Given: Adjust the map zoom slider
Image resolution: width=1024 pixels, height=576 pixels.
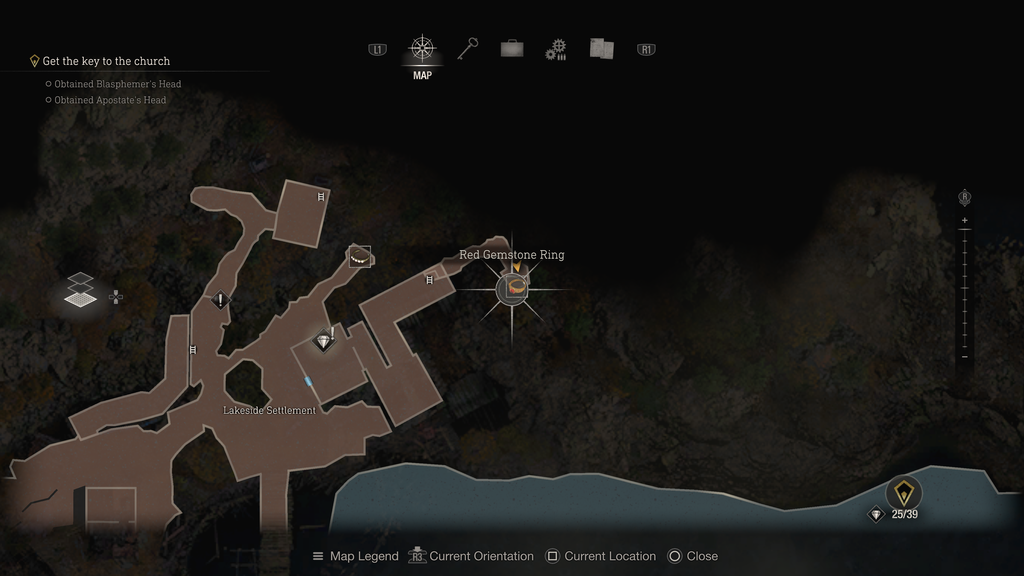Looking at the screenshot, I should click(x=964, y=289).
